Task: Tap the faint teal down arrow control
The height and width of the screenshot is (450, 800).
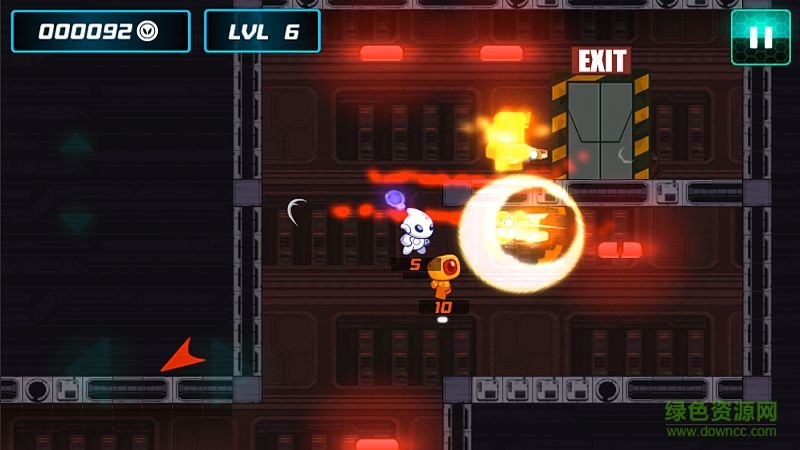Action: coord(76,219)
